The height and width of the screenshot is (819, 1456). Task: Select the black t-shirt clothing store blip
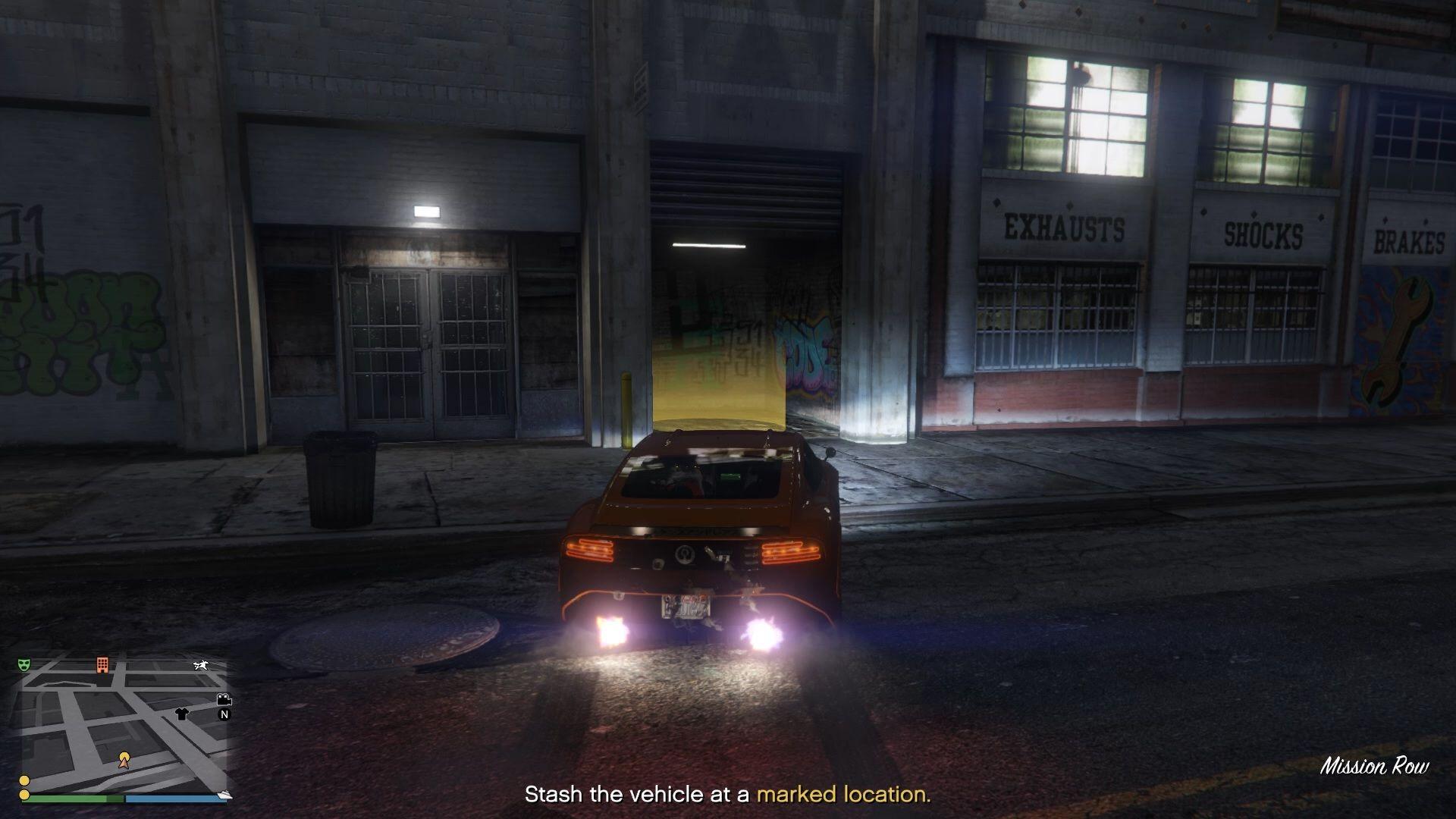coord(181,714)
